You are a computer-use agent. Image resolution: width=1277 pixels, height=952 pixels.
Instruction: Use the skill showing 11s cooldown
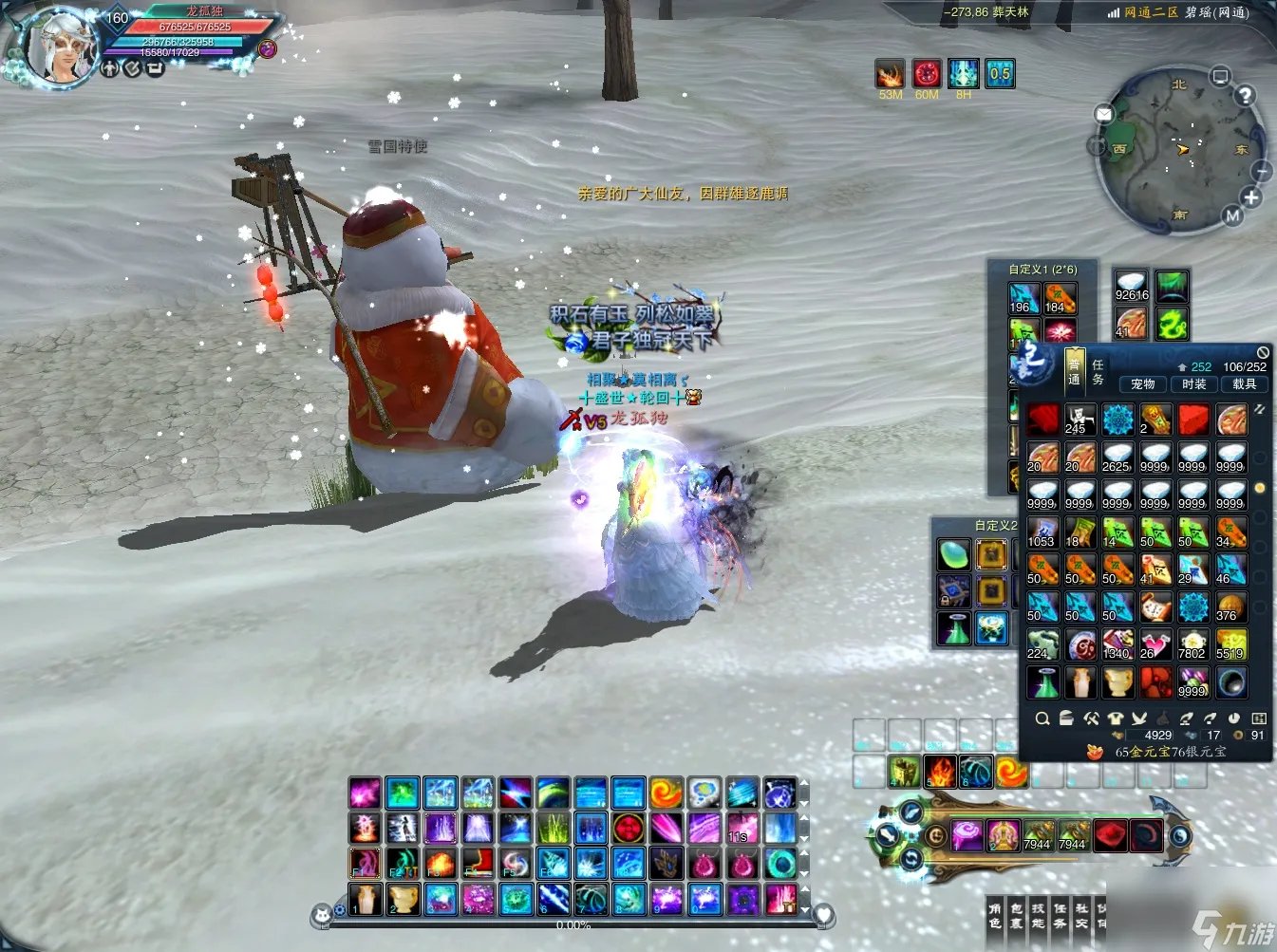tap(742, 828)
